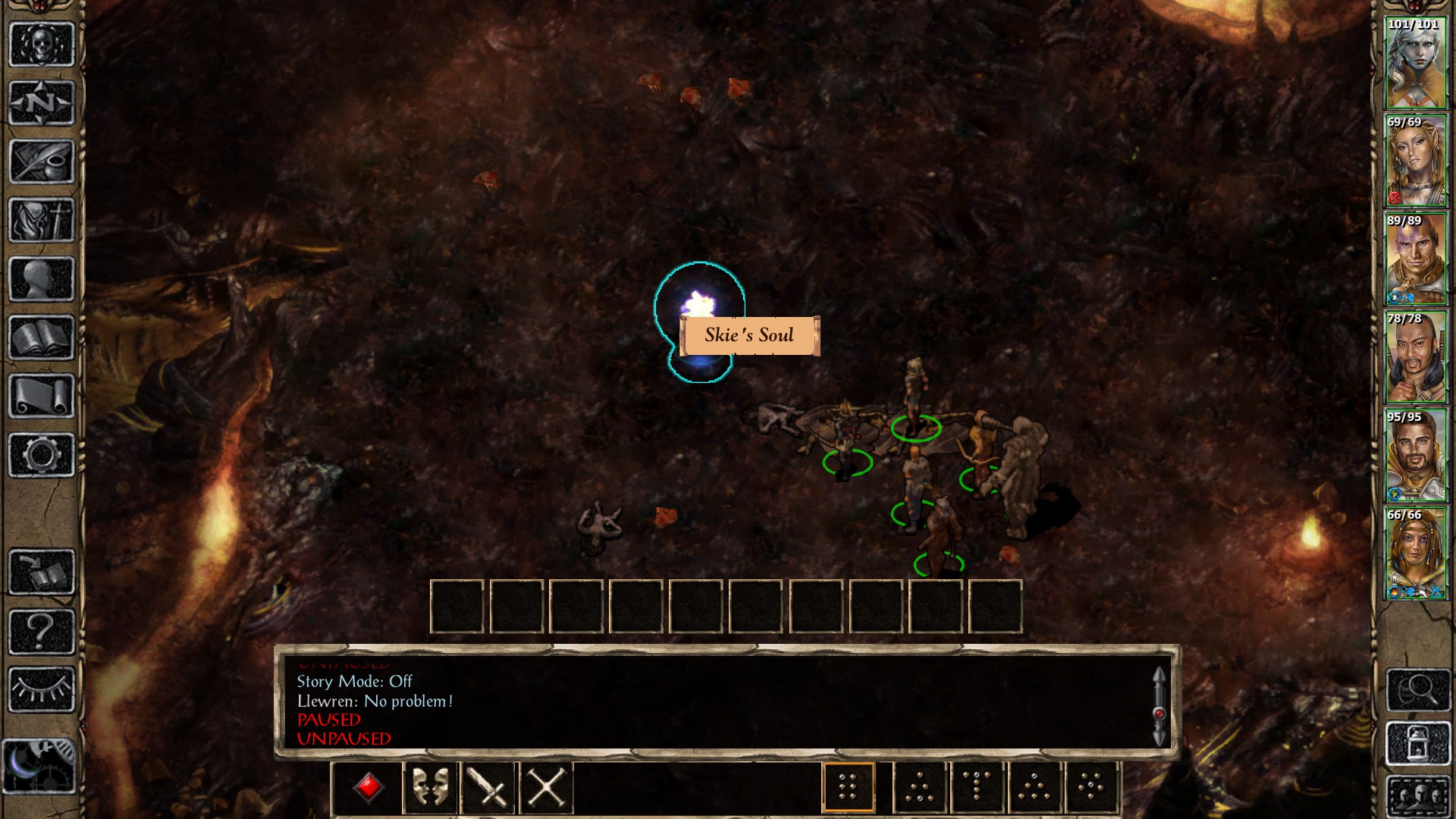Start dialogue using the twin masks icon
This screenshot has height=819, width=1456.
pyautogui.click(x=429, y=786)
